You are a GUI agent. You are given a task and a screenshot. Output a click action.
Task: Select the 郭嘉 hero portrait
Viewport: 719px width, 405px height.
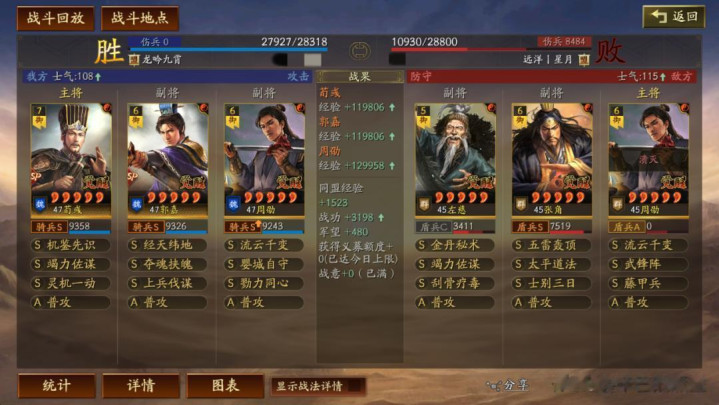[167, 160]
